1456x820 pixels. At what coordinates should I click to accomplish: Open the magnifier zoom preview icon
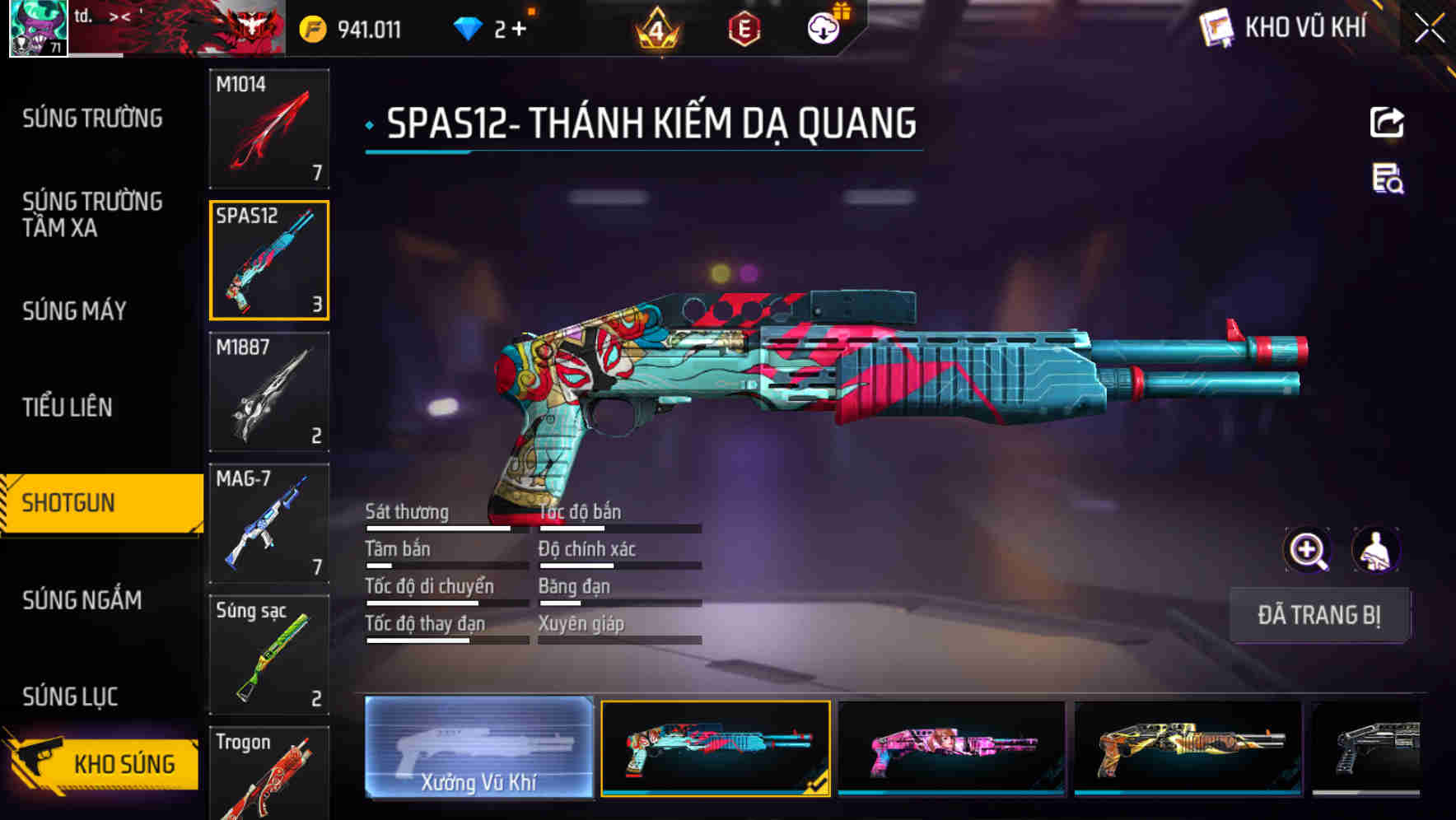coord(1307,550)
